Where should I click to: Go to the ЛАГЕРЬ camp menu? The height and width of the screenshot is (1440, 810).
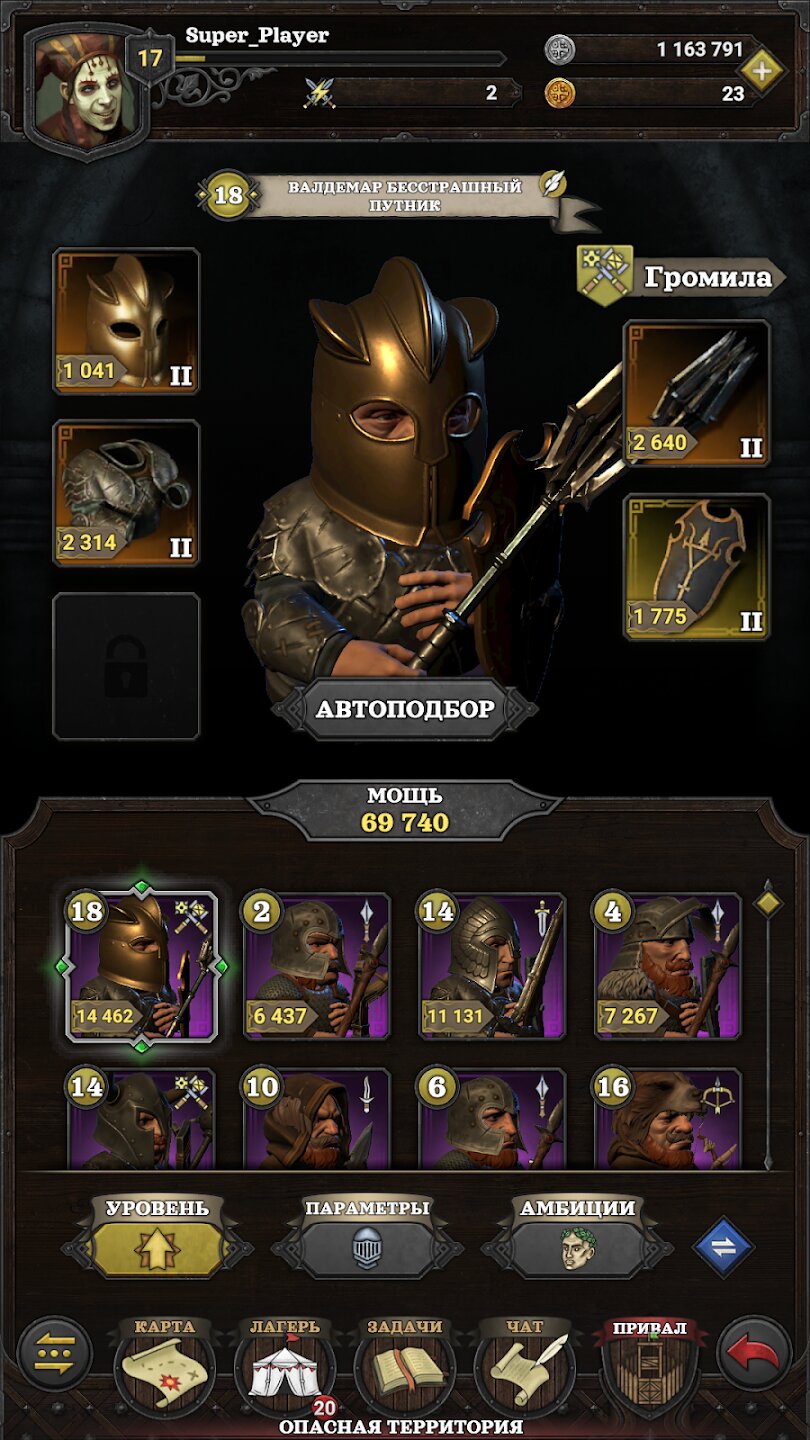click(285, 1367)
